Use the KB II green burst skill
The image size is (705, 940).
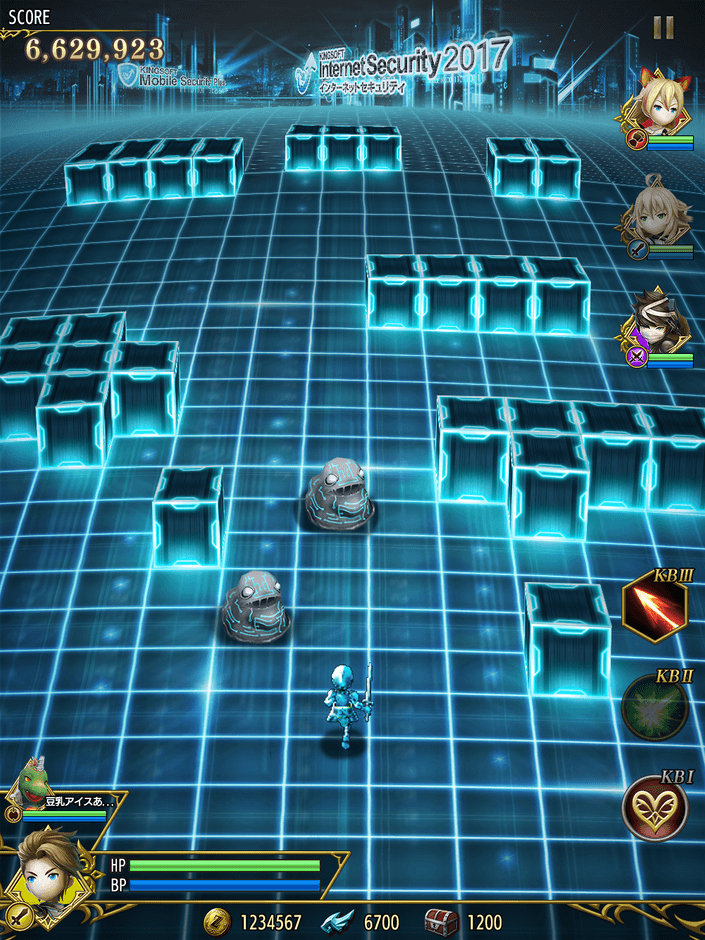(x=655, y=707)
